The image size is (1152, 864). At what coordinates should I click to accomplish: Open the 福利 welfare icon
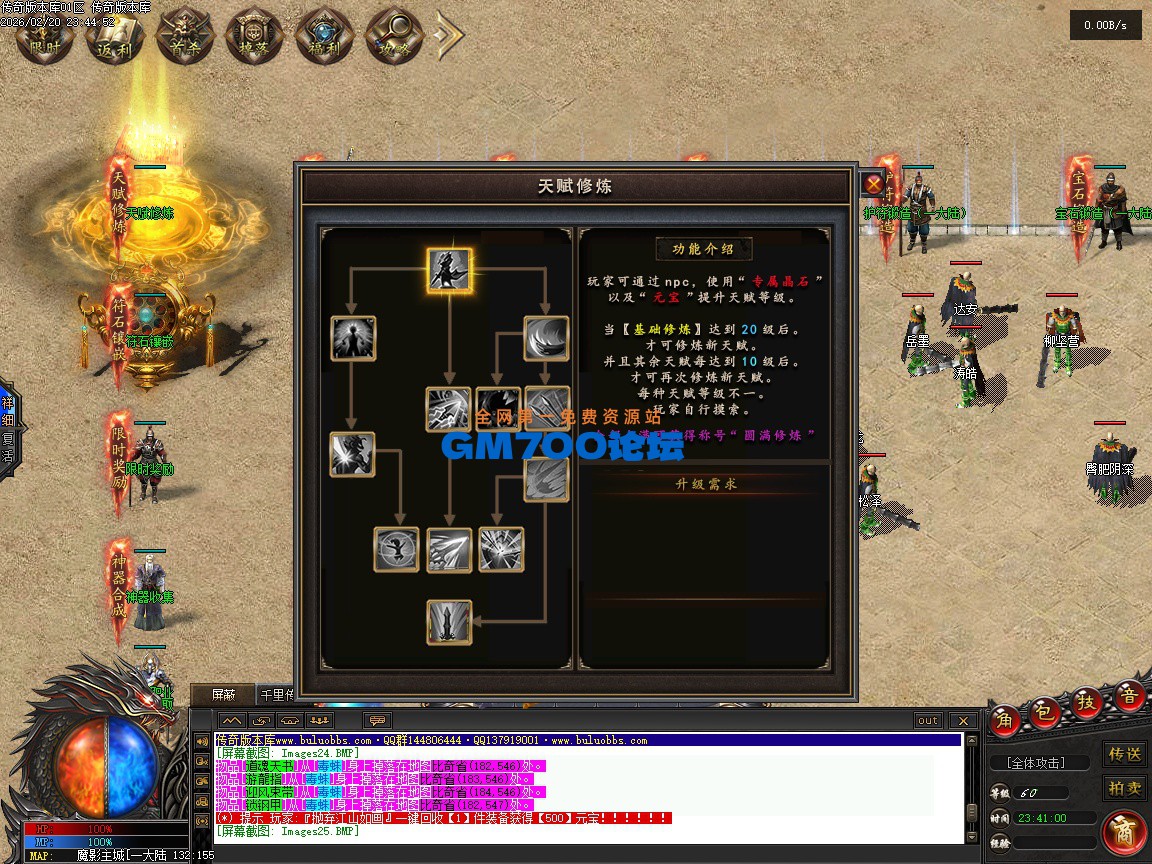322,35
